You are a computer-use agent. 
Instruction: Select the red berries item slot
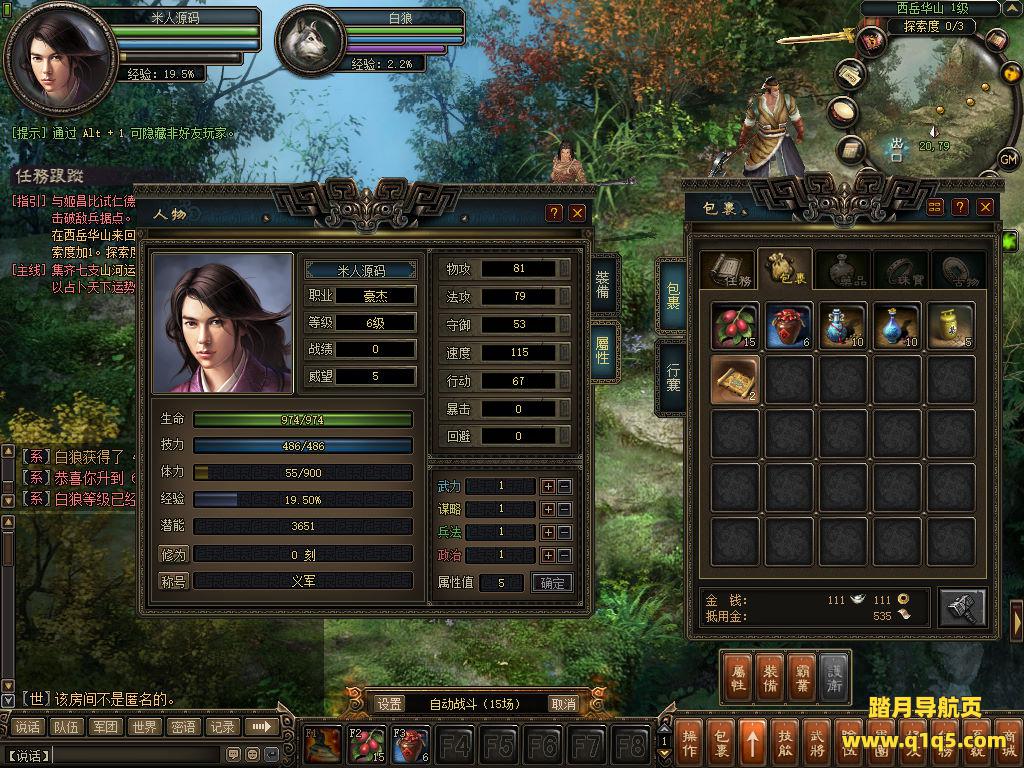[x=735, y=327]
